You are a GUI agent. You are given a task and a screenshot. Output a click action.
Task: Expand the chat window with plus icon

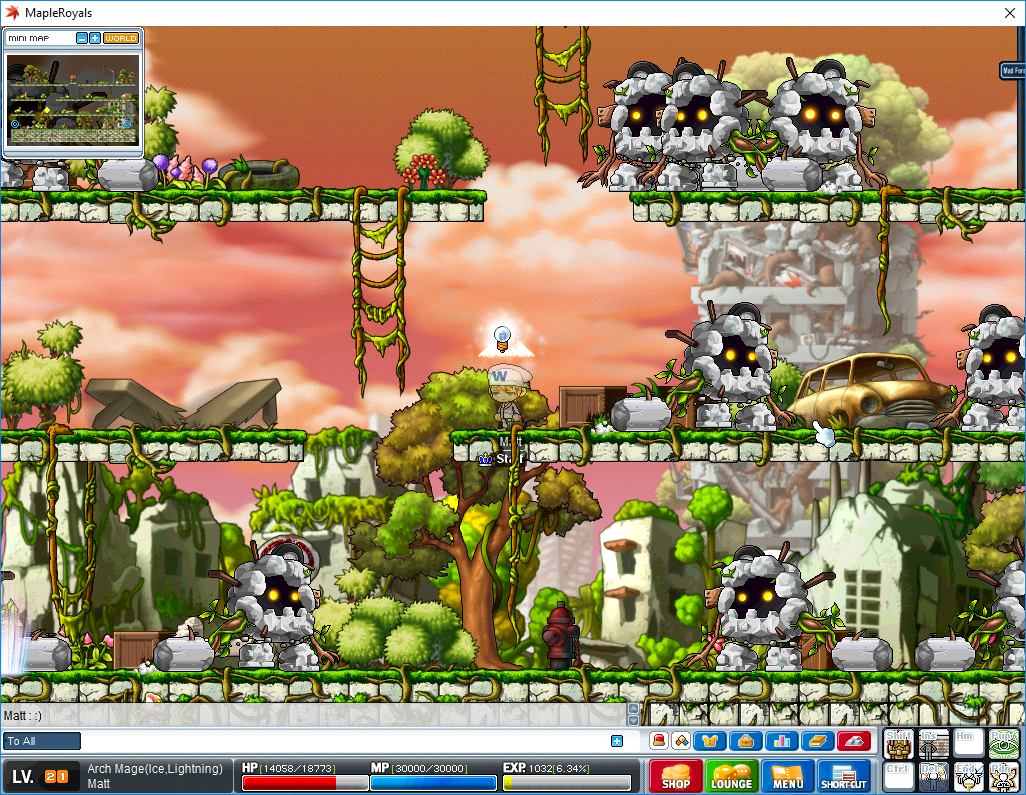[x=617, y=741]
